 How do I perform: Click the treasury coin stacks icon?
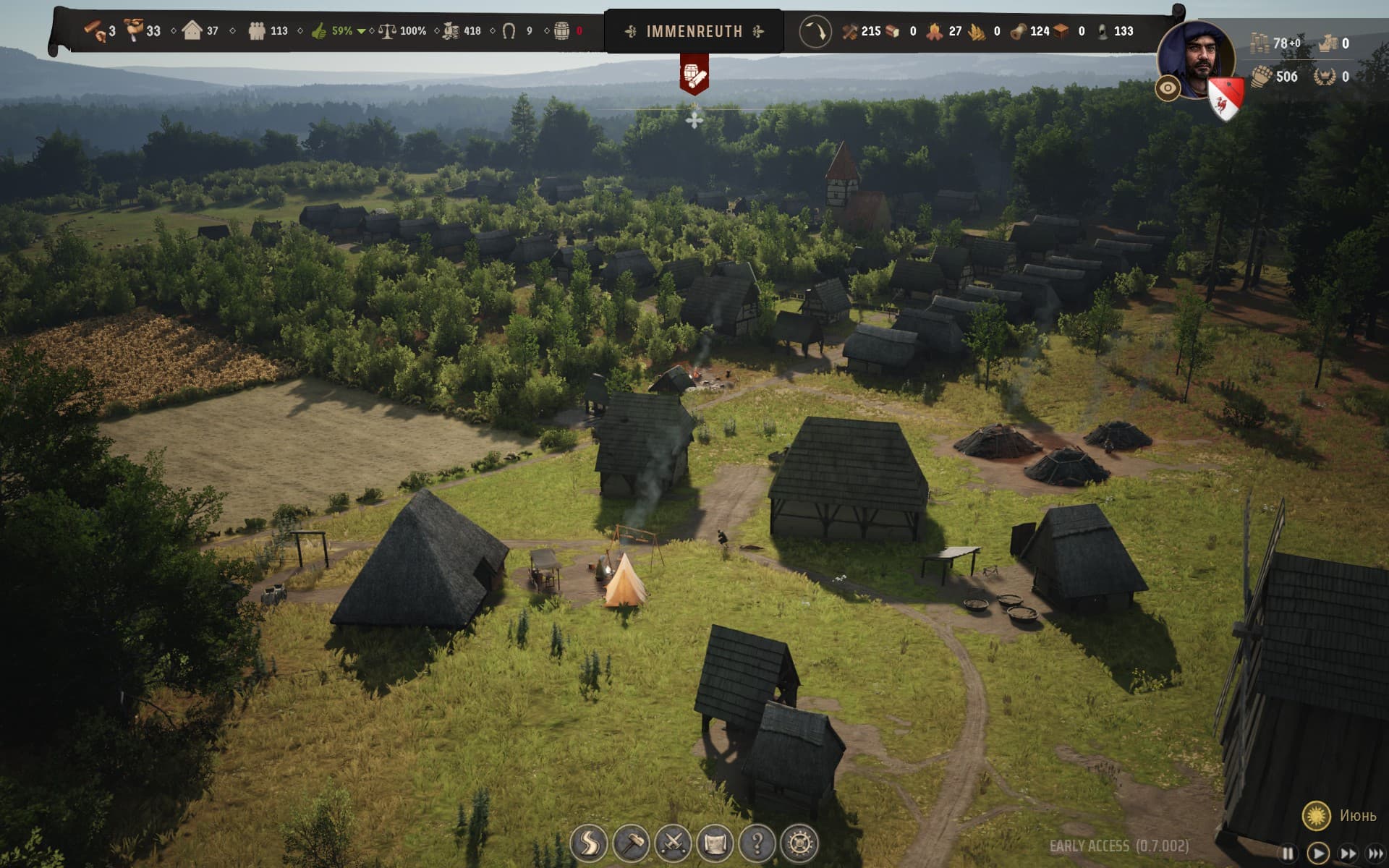tap(1261, 43)
